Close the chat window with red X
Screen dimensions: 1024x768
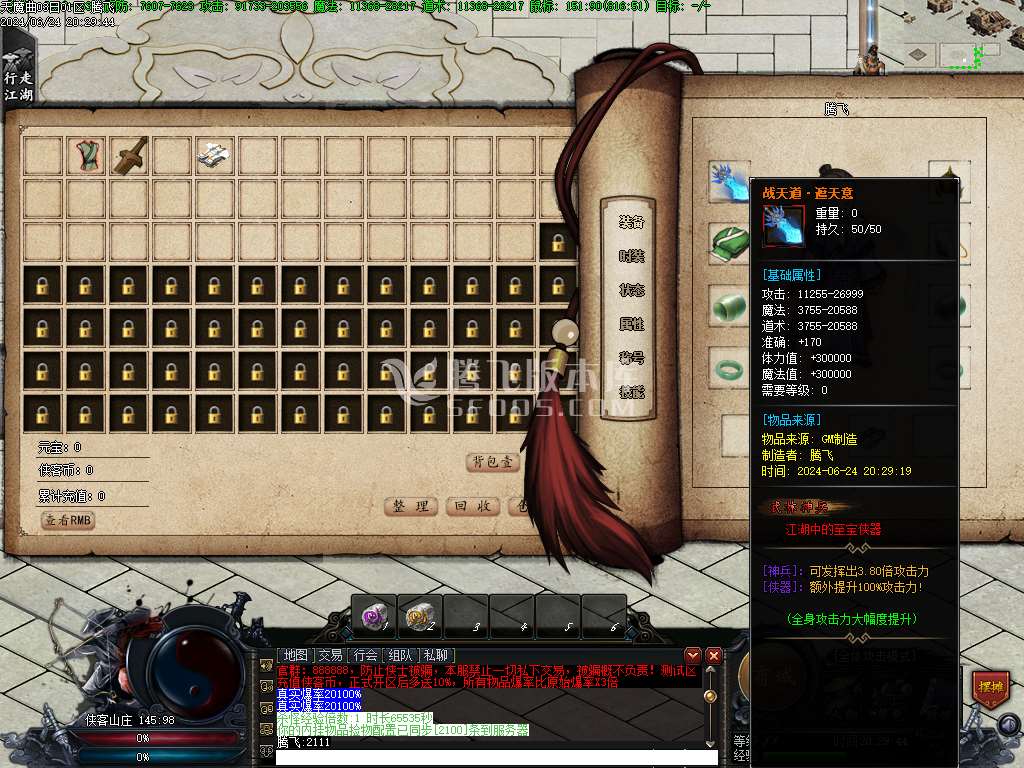(713, 655)
